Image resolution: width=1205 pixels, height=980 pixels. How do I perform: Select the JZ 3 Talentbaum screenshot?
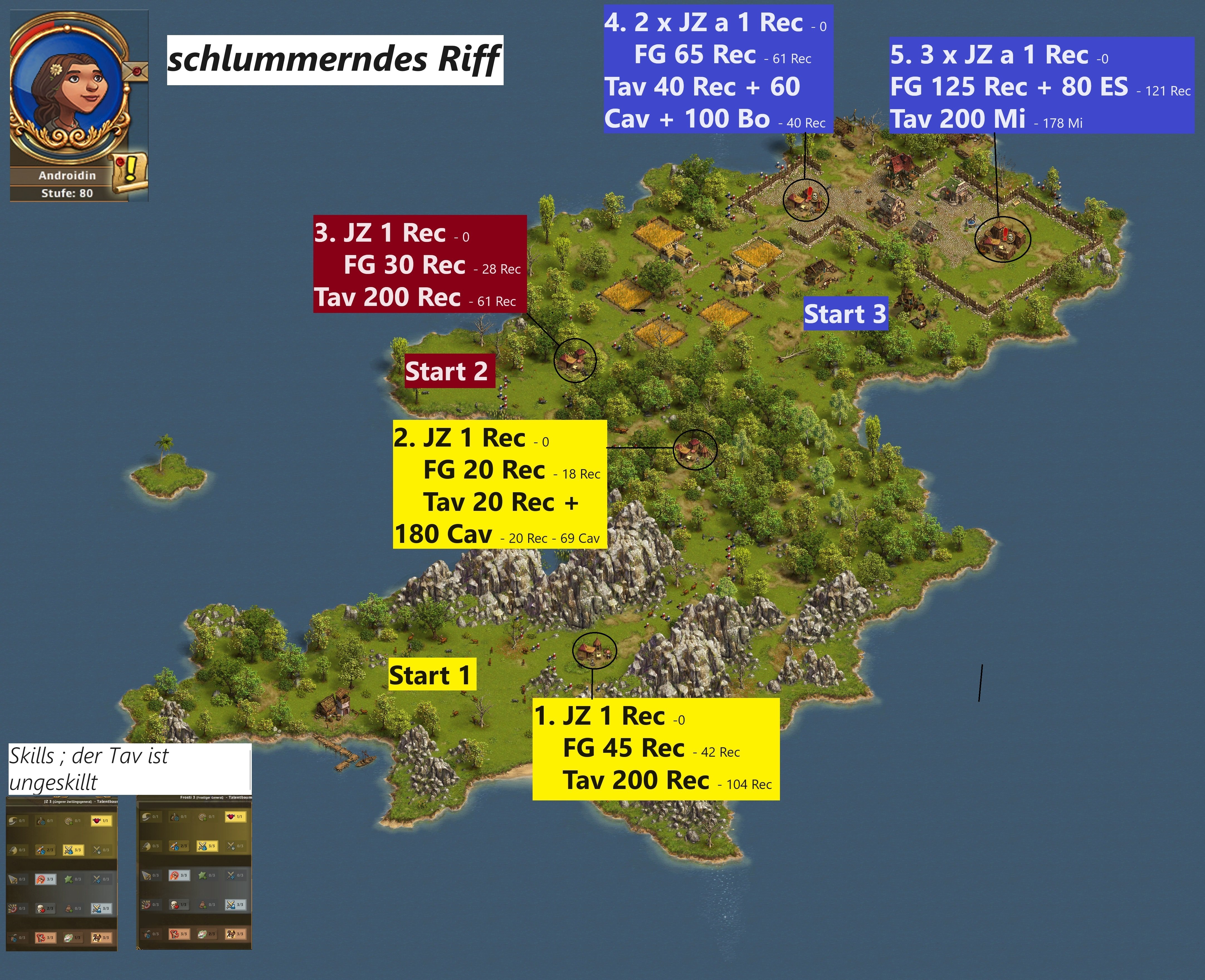click(62, 874)
